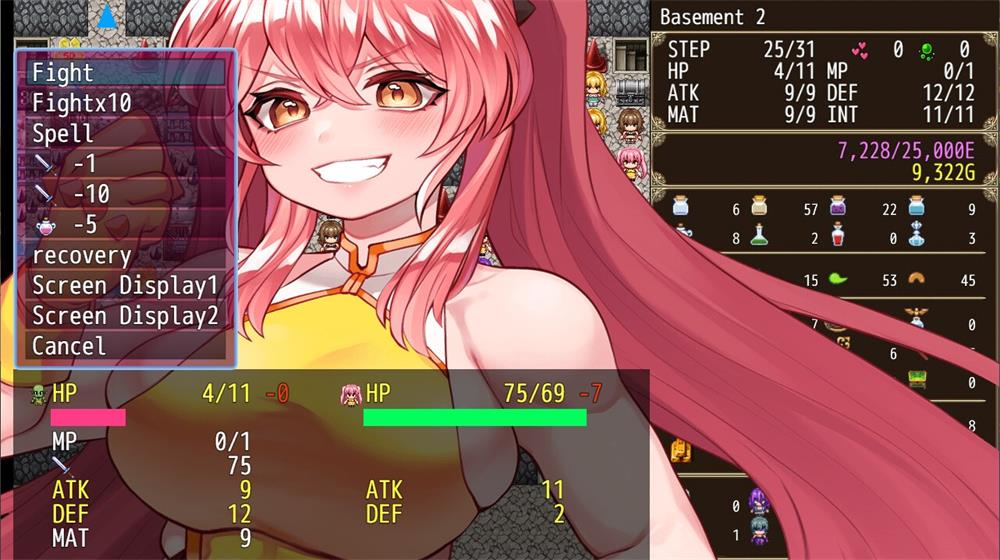Choose the sword -10 option

[x=126, y=194]
